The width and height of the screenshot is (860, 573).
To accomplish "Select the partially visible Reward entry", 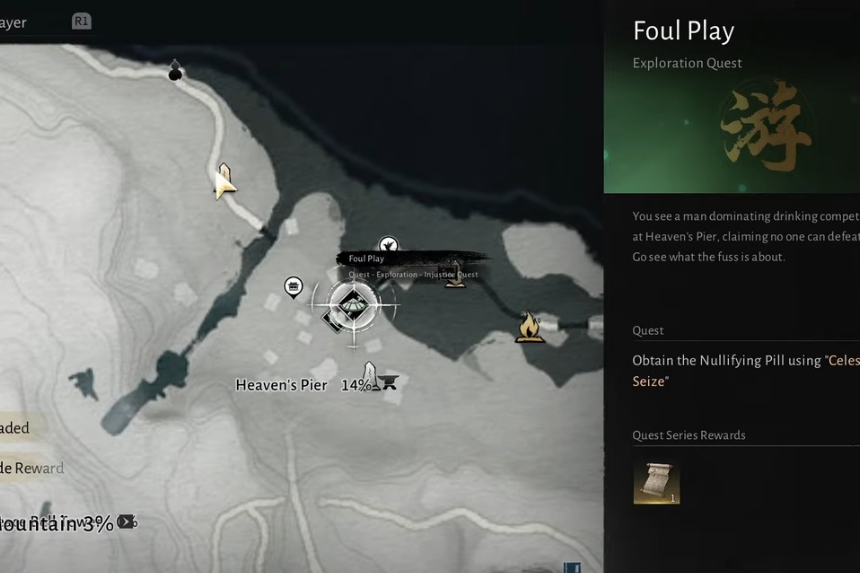I will [34, 468].
